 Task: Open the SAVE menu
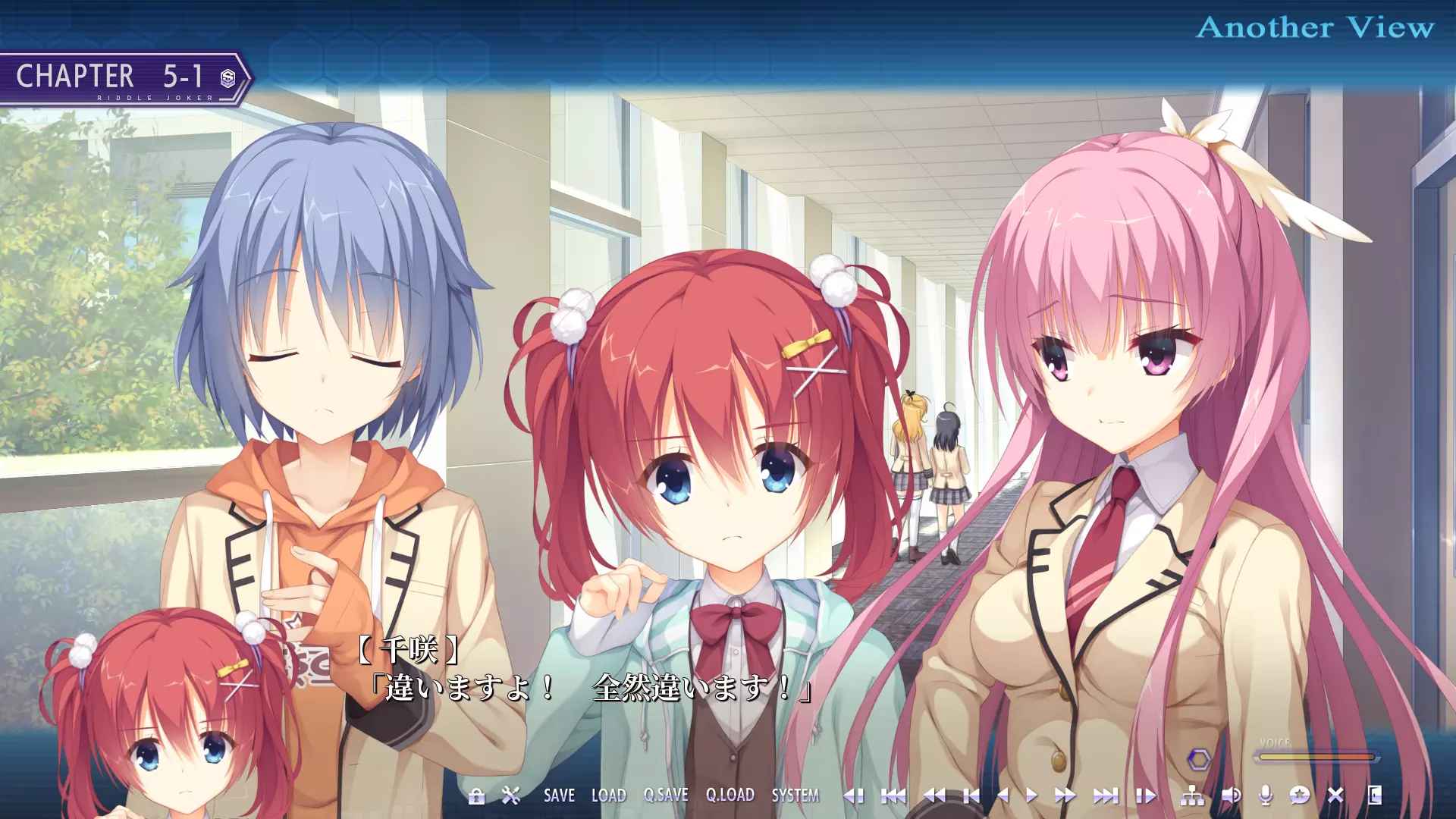pyautogui.click(x=559, y=795)
